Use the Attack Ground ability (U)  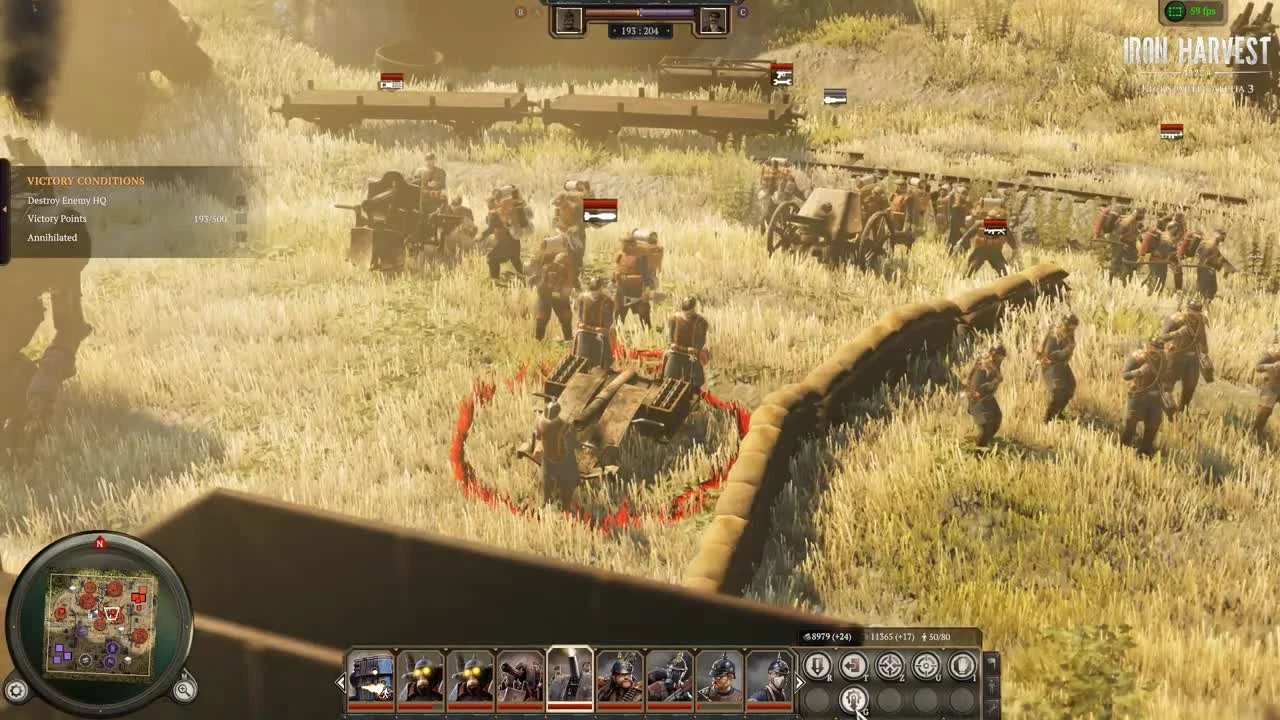(x=926, y=666)
